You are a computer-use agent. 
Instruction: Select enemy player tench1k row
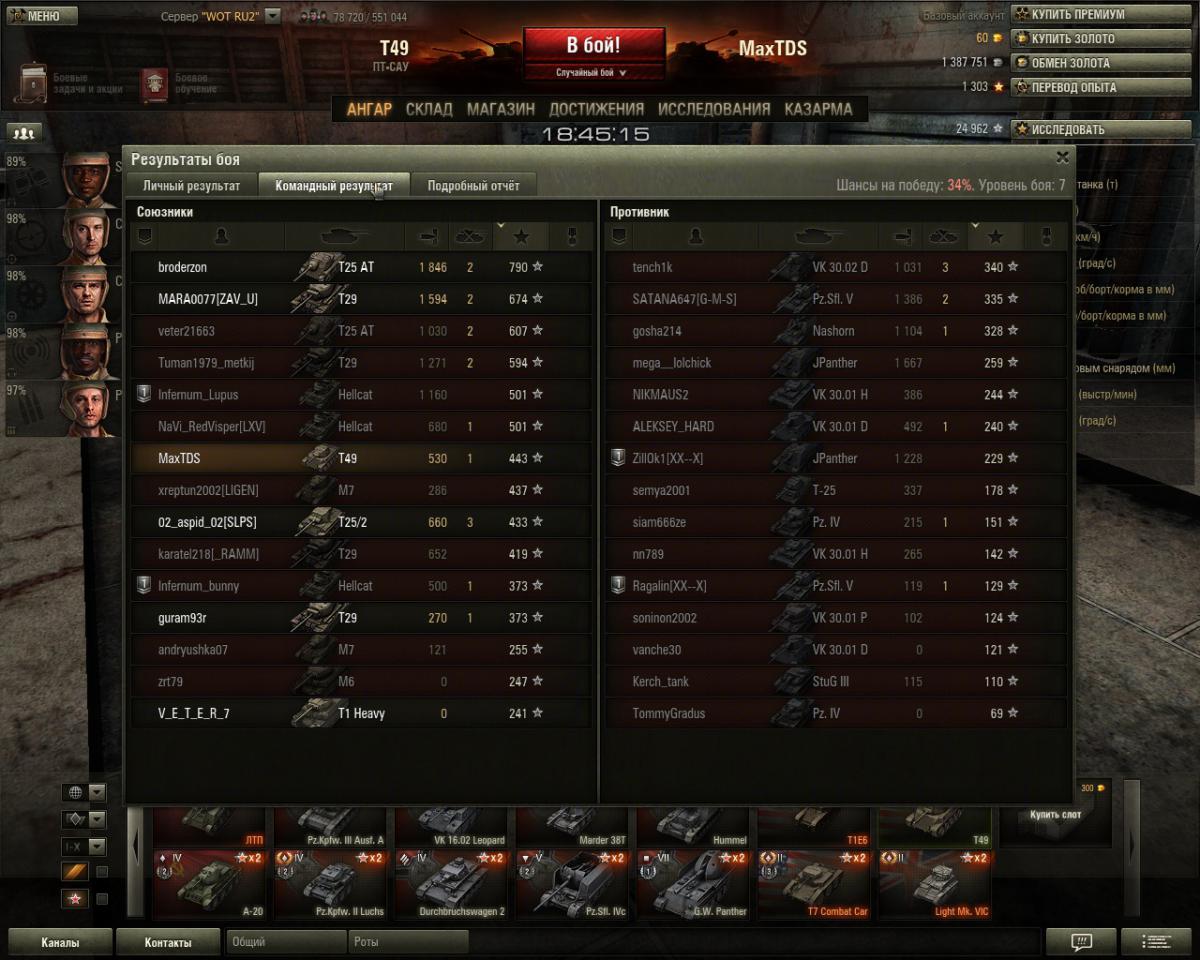(x=835, y=267)
